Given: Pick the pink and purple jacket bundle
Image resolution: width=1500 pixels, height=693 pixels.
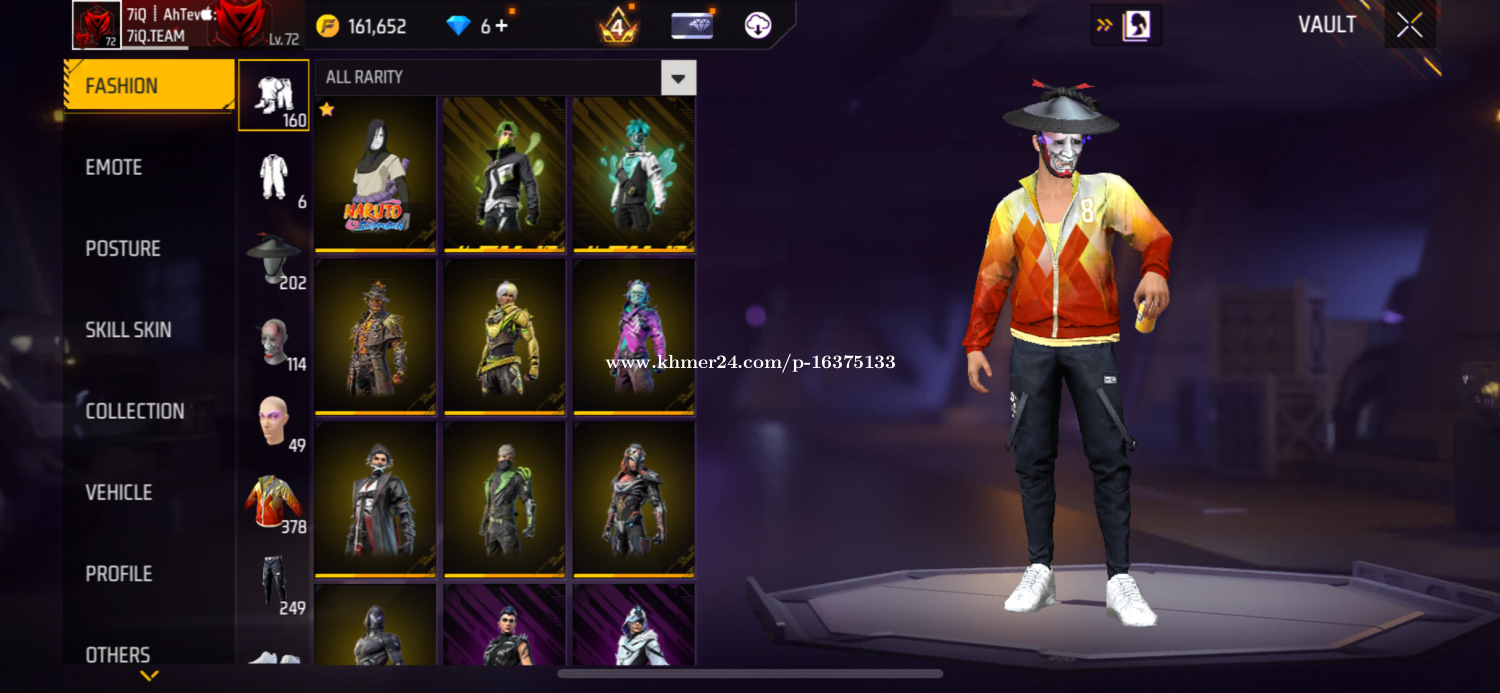Looking at the screenshot, I should (634, 336).
